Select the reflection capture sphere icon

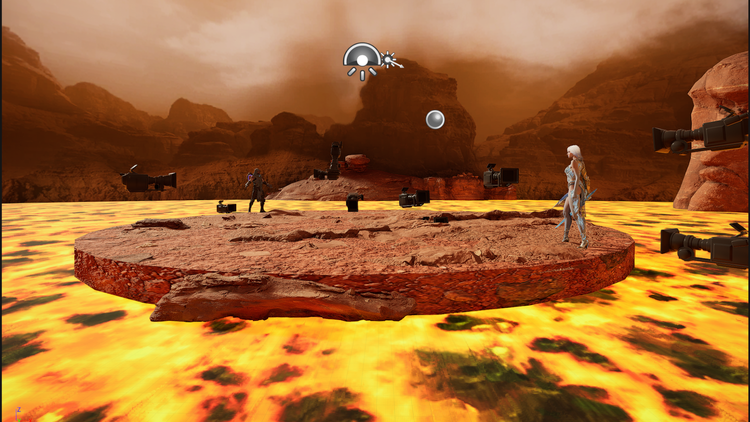tap(435, 119)
